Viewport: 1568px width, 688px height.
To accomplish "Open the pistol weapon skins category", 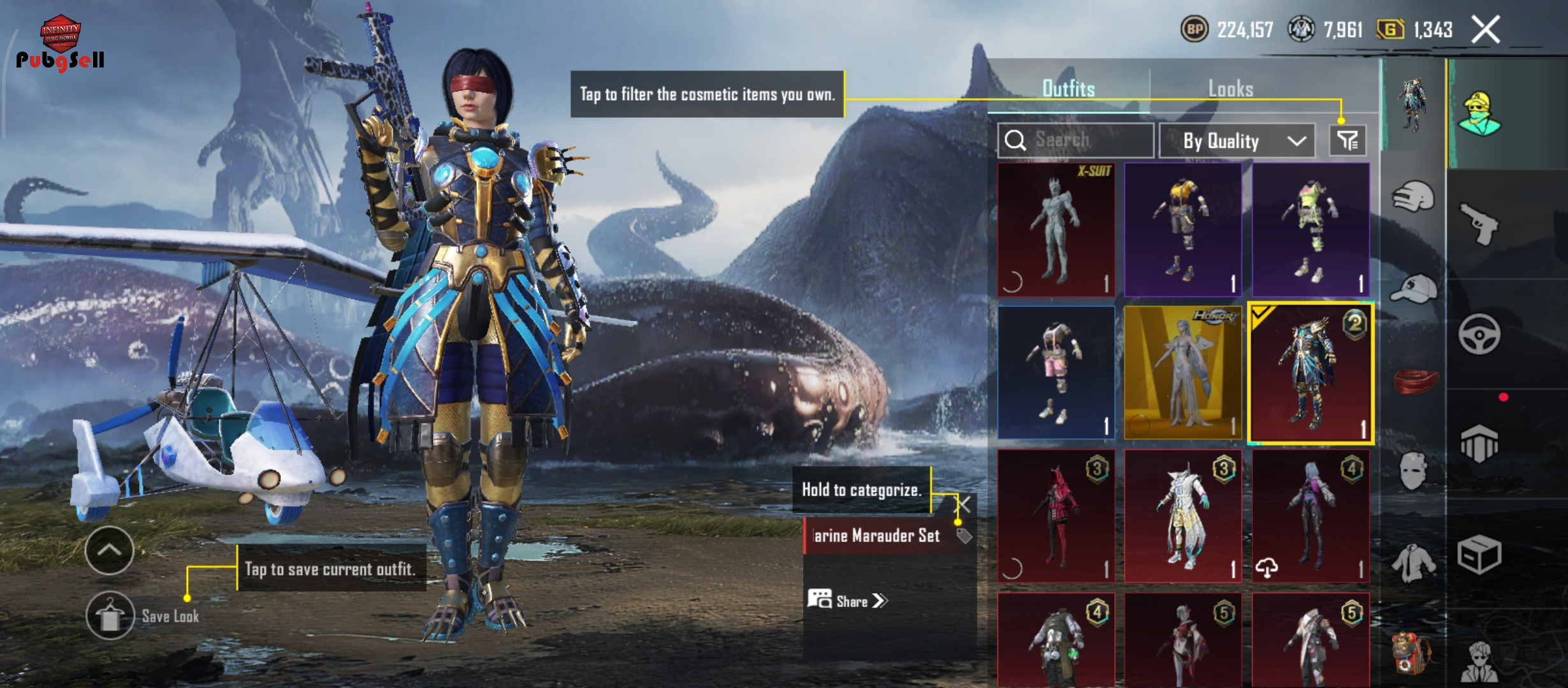I will tap(1479, 224).
